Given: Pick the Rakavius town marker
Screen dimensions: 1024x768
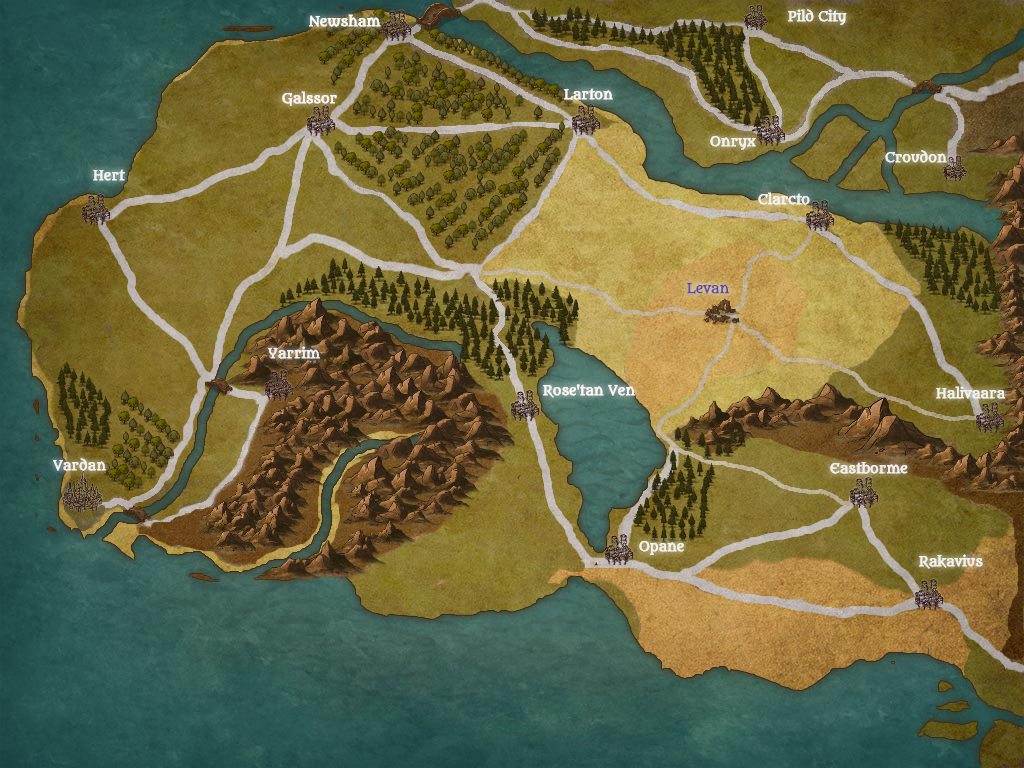Looking at the screenshot, I should coord(929,596).
